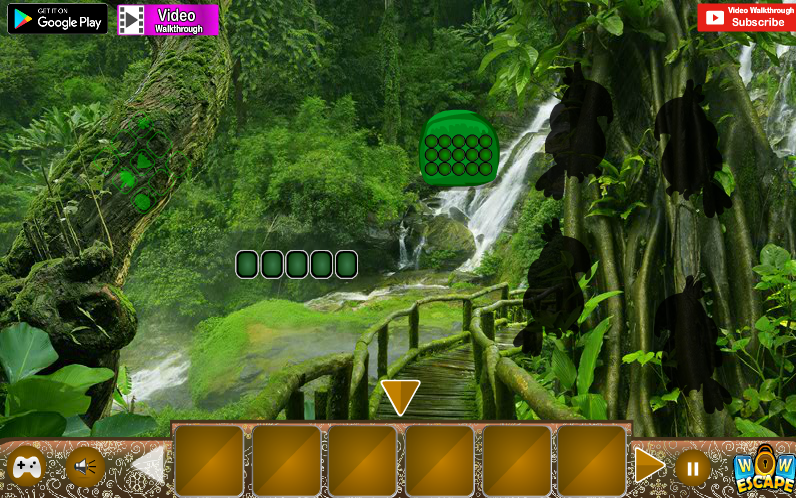Watch the Video Walkthrough
Viewport: 796px width, 498px height.
(168, 19)
